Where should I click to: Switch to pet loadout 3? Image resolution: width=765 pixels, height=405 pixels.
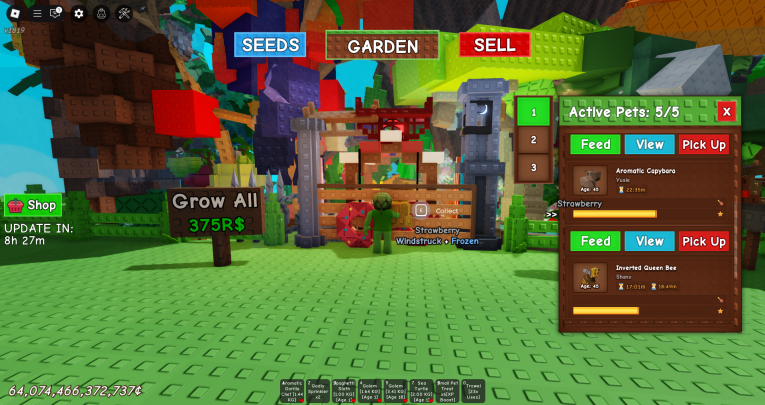coord(533,167)
